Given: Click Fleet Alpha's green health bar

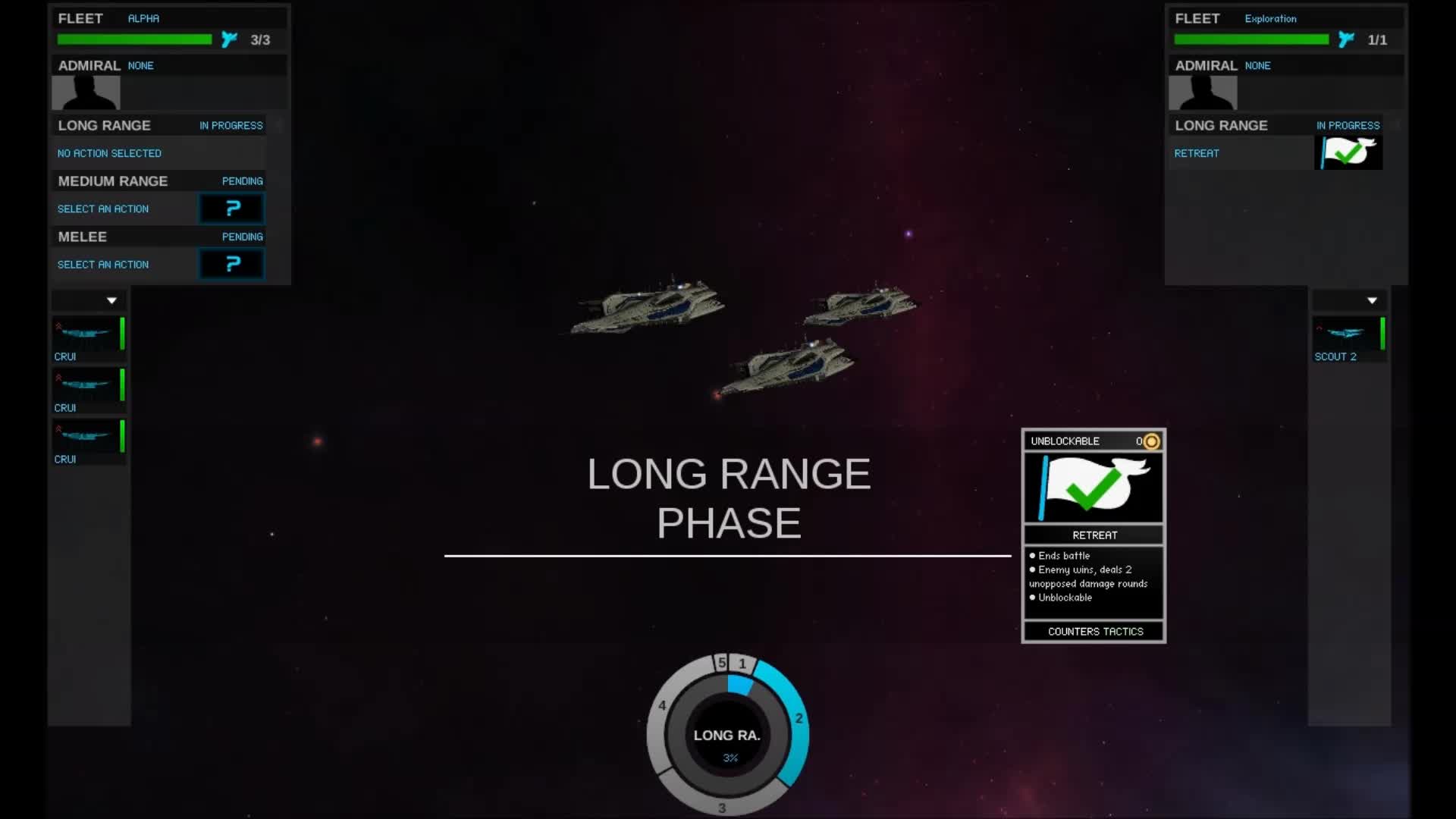Looking at the screenshot, I should [133, 39].
